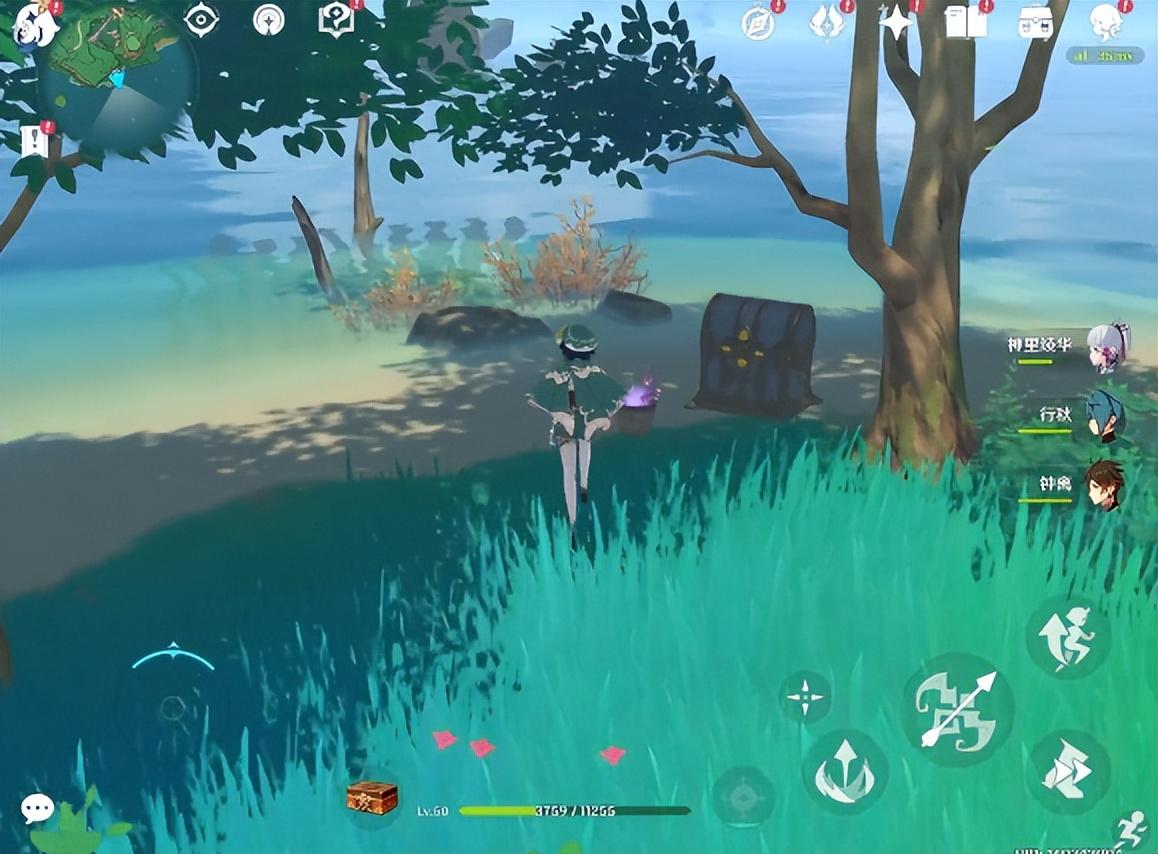Tap the eye-shaped icon in top bar
The width and height of the screenshot is (1158, 854).
point(202,20)
